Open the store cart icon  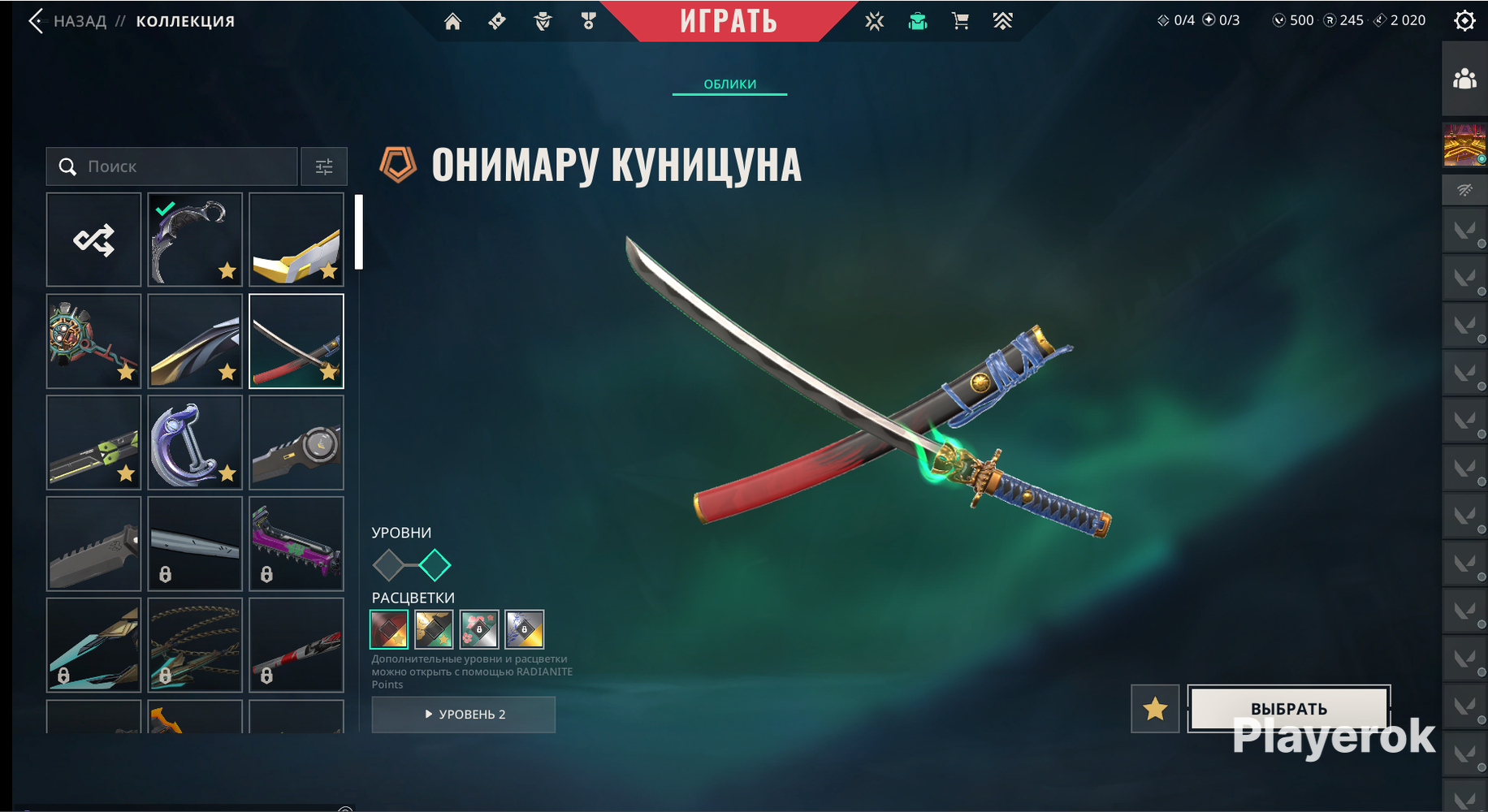point(960,21)
